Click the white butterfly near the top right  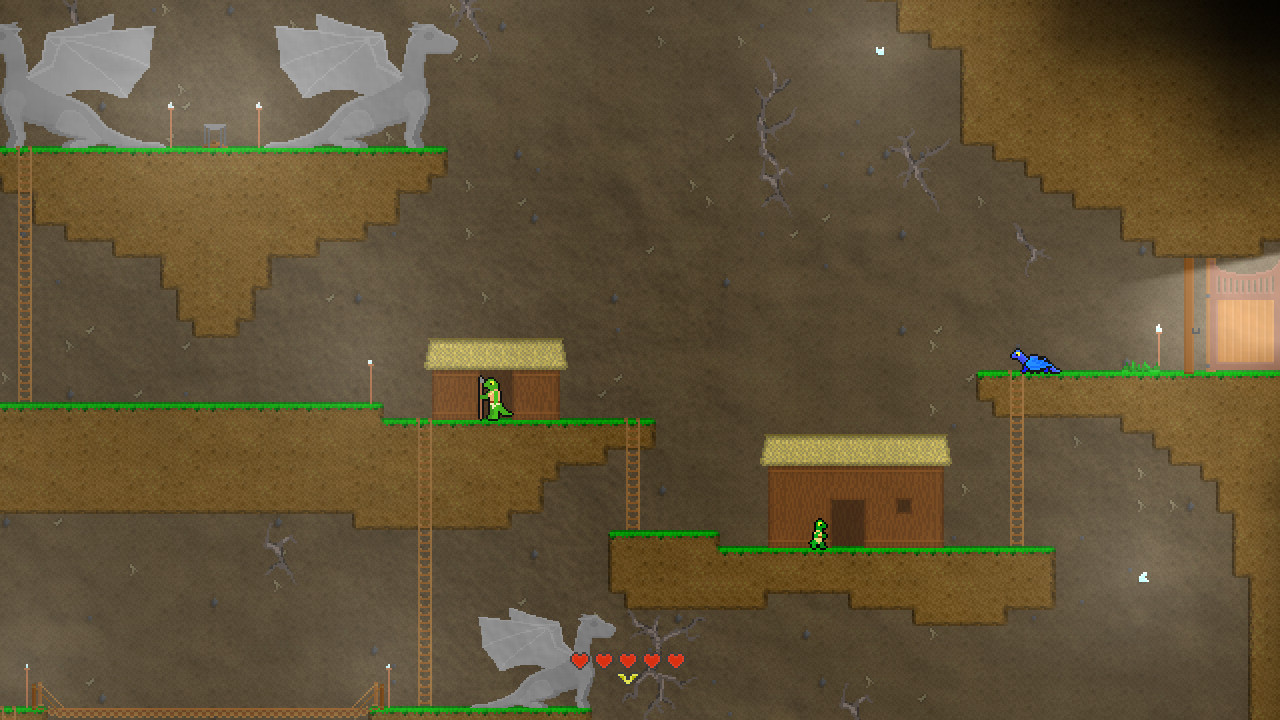pos(878,48)
